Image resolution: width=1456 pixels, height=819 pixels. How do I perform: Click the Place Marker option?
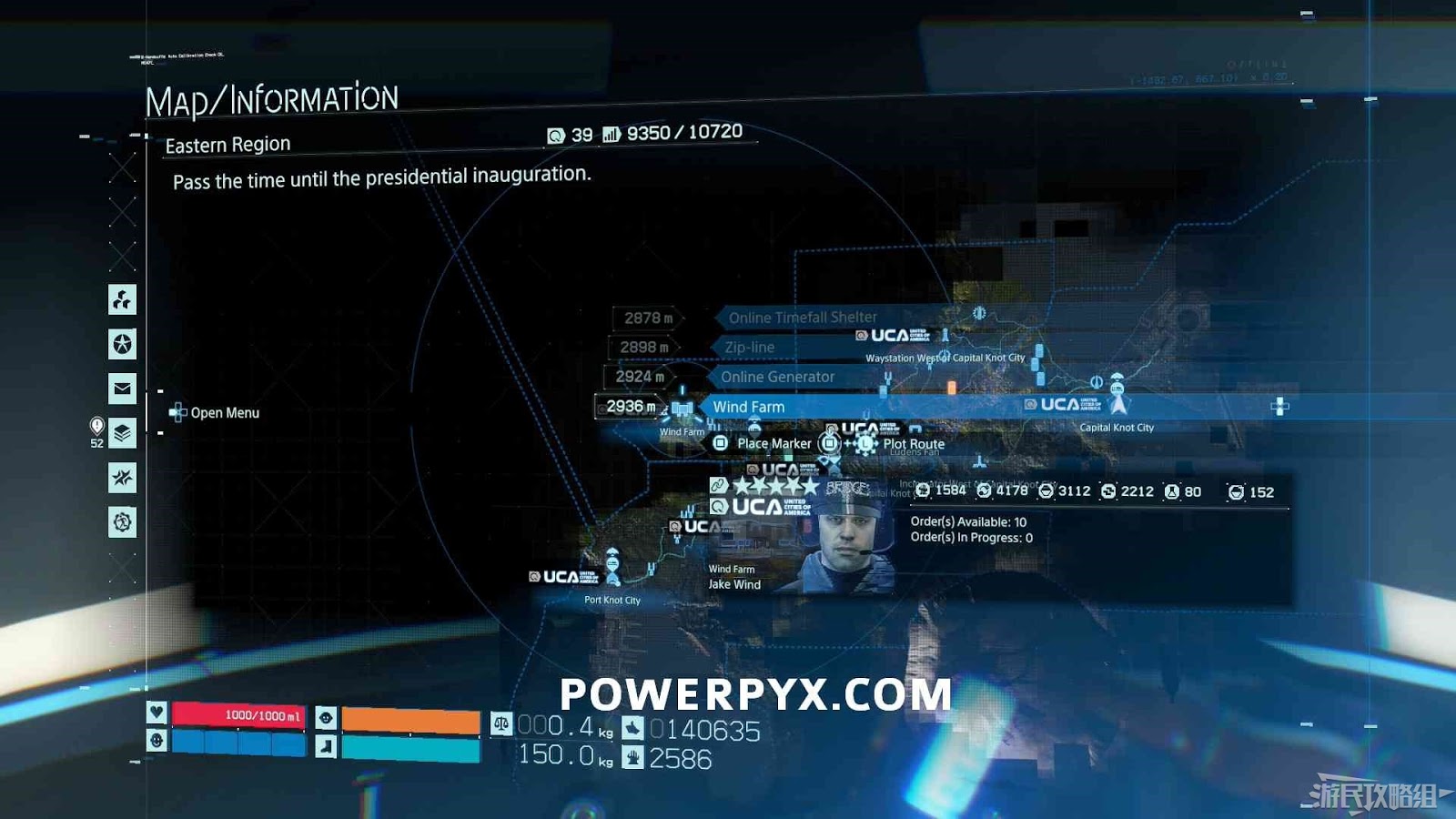click(773, 444)
